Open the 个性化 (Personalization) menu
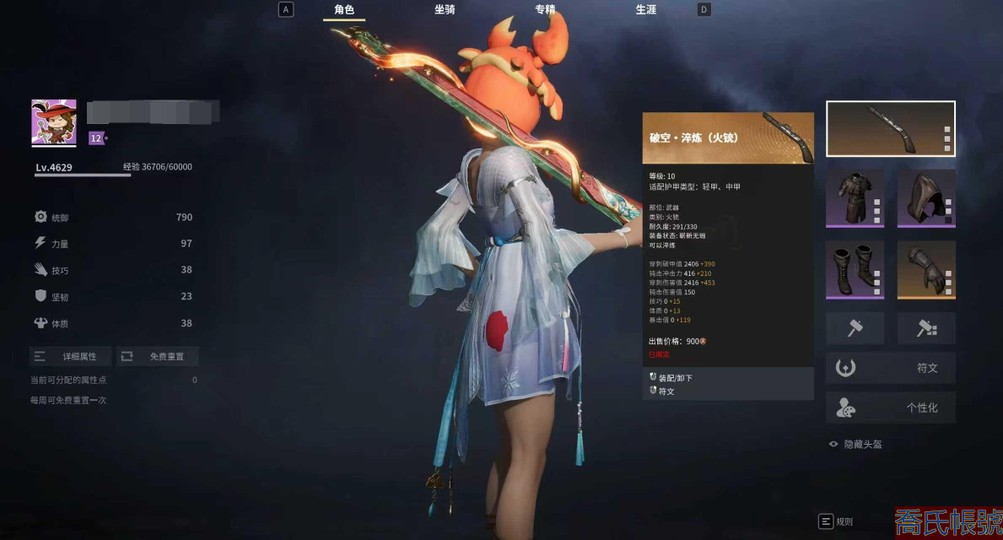The height and width of the screenshot is (540, 1003). point(890,408)
